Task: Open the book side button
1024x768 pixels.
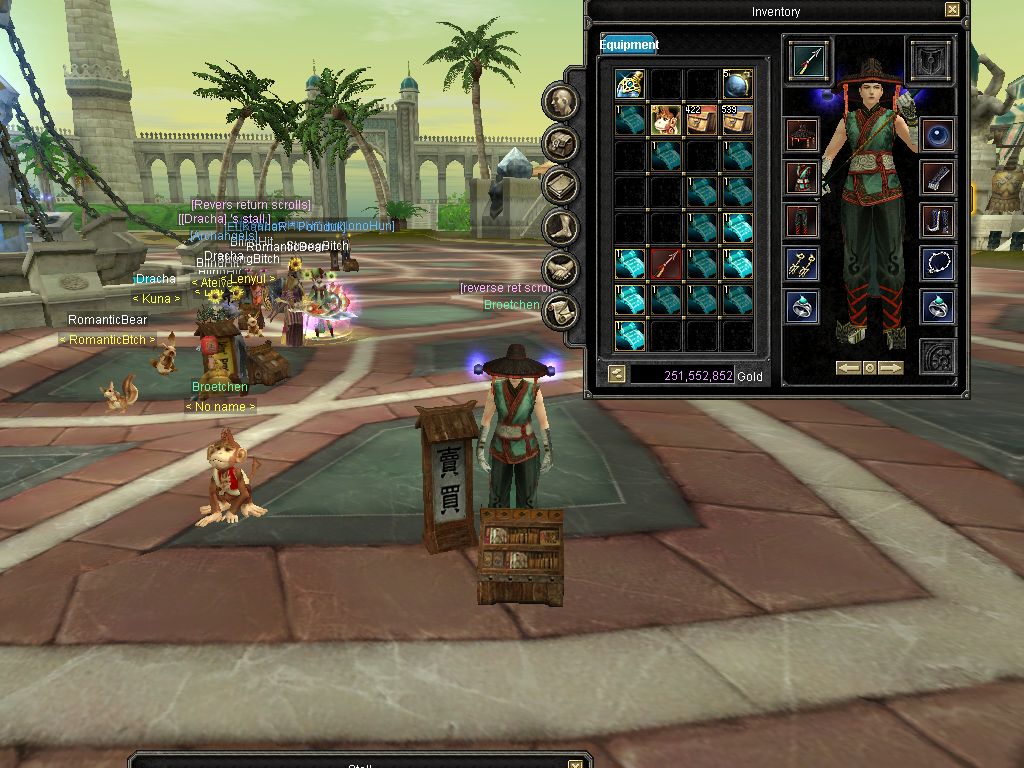Action: [x=563, y=185]
